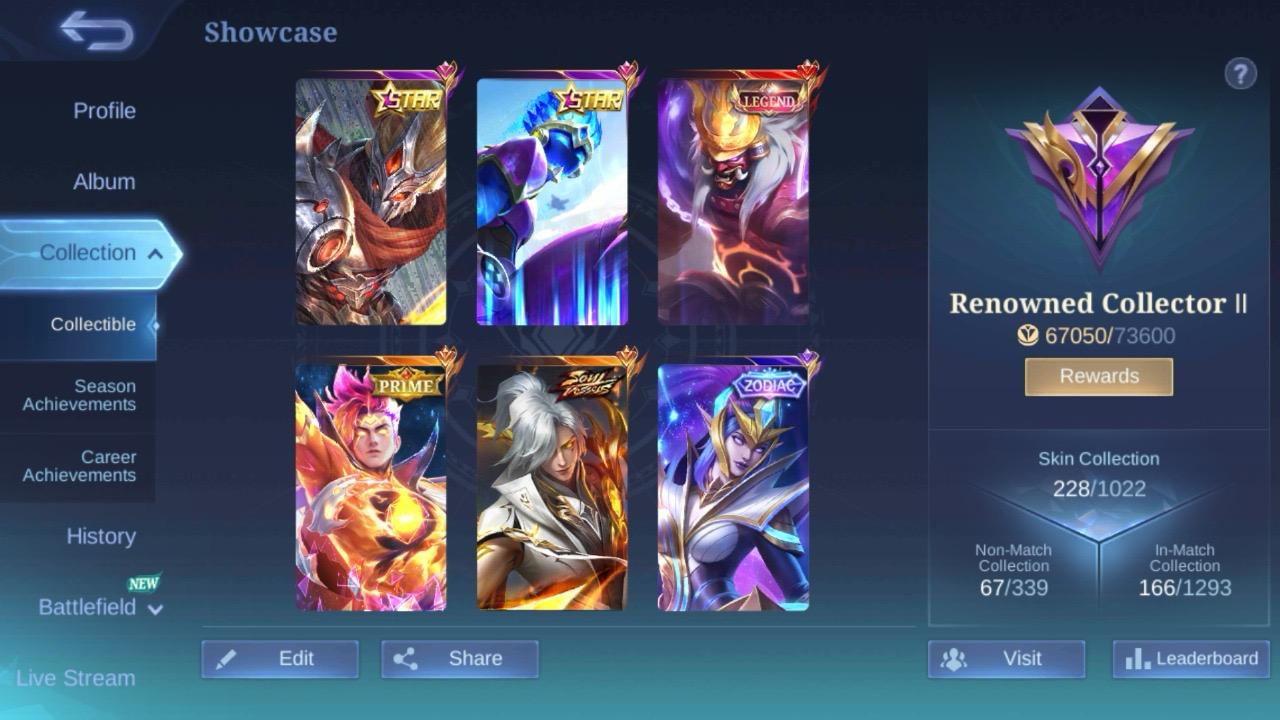Open the Leaderboard chart icon
1280x720 pixels.
pos(1140,658)
